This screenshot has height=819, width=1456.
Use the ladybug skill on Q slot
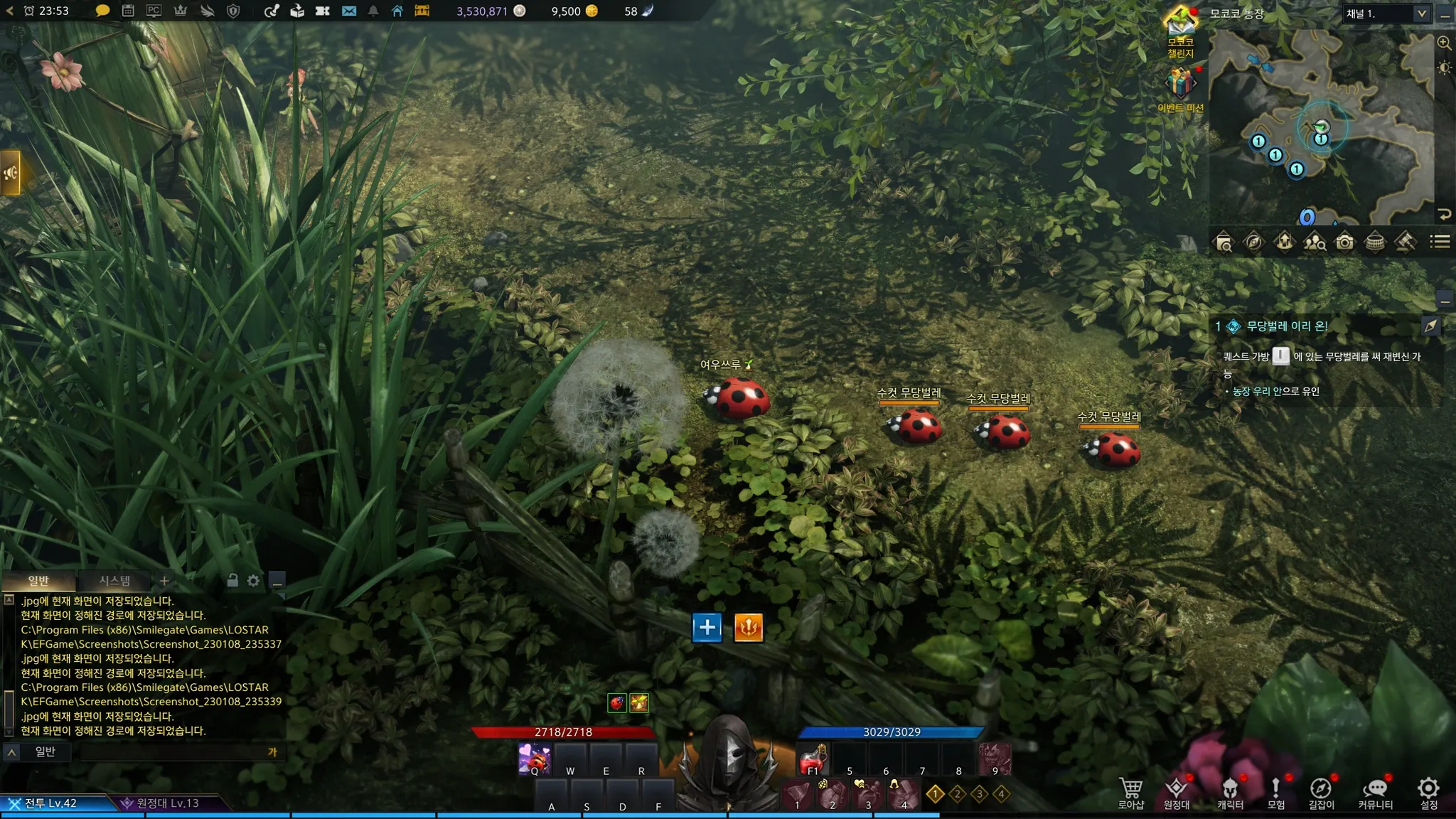[535, 759]
